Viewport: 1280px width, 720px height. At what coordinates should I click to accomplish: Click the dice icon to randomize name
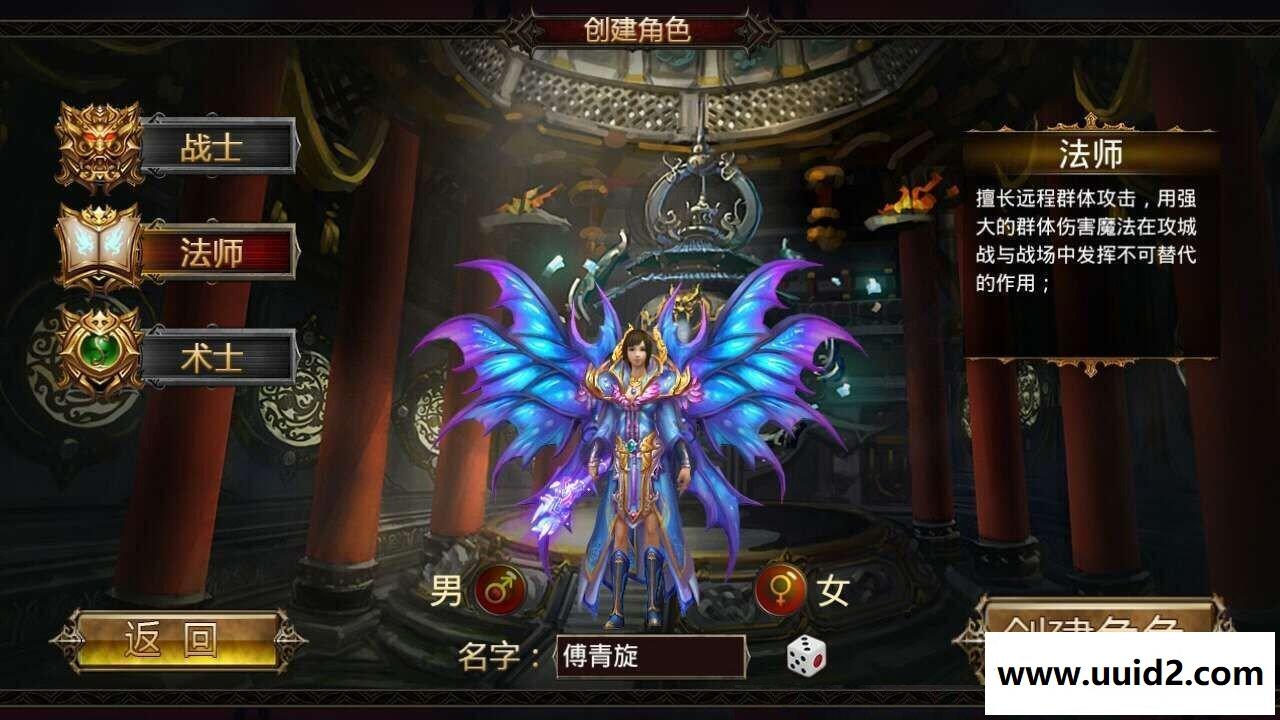(806, 658)
